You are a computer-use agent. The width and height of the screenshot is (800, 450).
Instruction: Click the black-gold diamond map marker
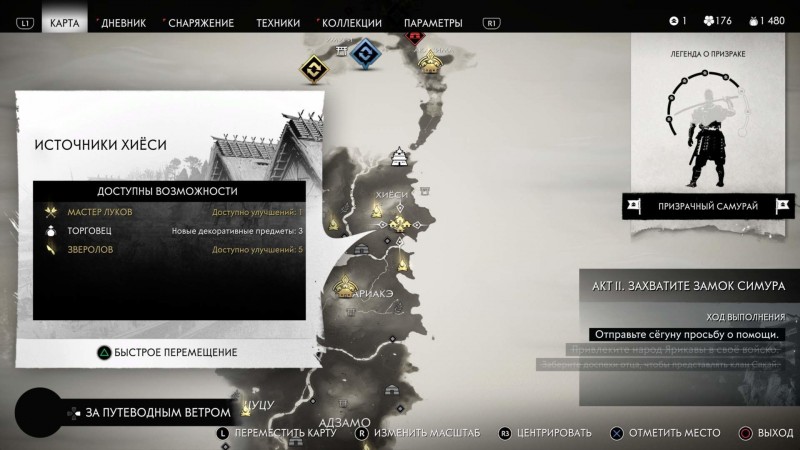click(x=314, y=69)
